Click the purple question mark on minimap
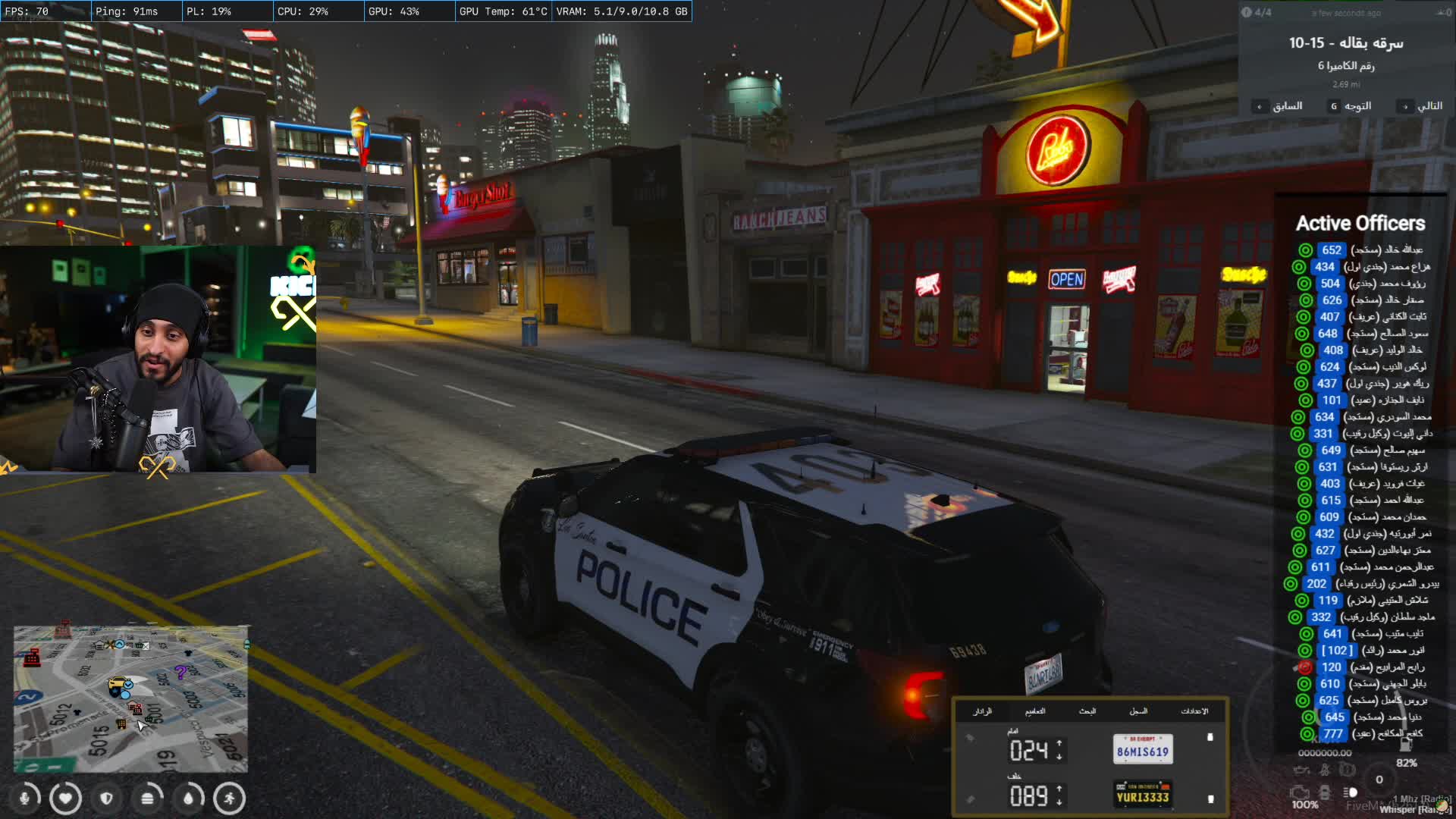Viewport: 1456px width, 819px height. 180,672
